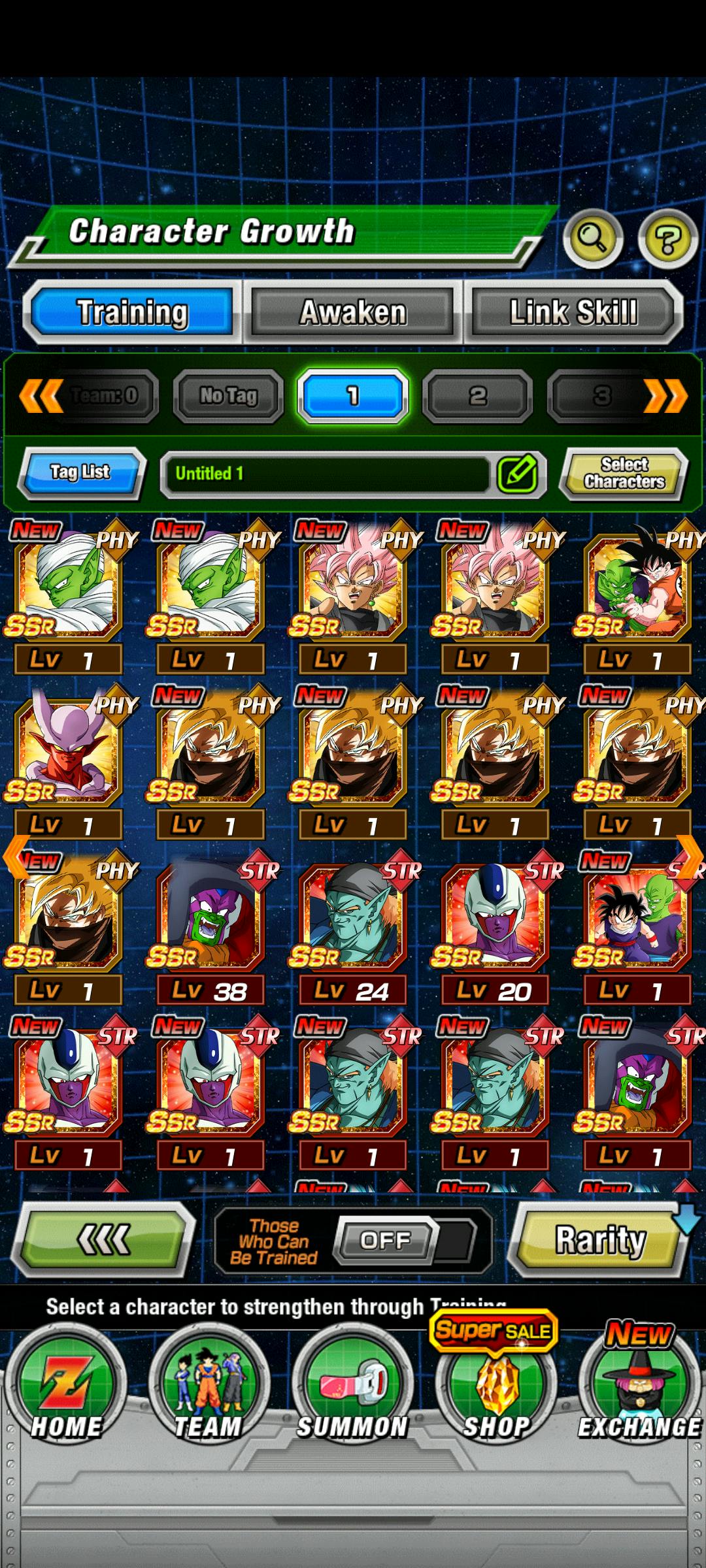Go to the HOME menu
The width and height of the screenshot is (706, 1568).
point(65,1385)
